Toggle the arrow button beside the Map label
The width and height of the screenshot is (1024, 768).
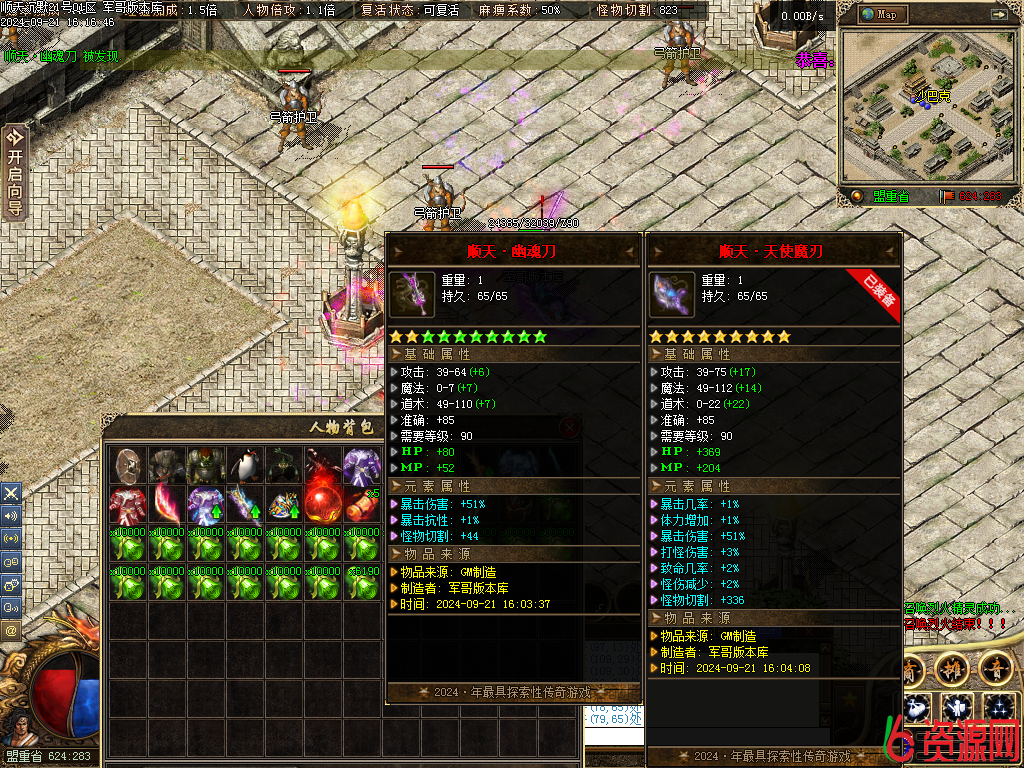(998, 15)
